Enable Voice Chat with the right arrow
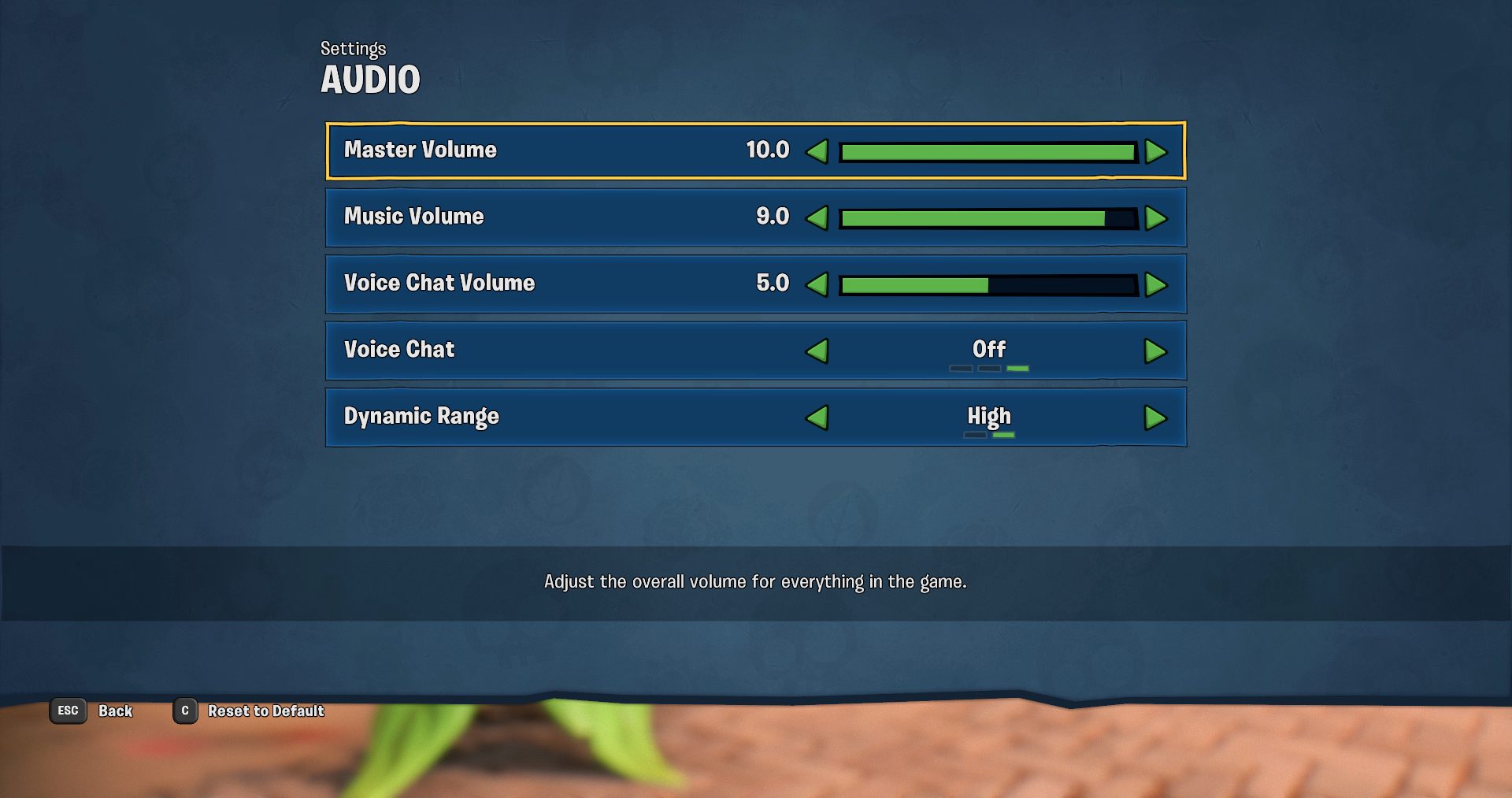 coord(1155,351)
